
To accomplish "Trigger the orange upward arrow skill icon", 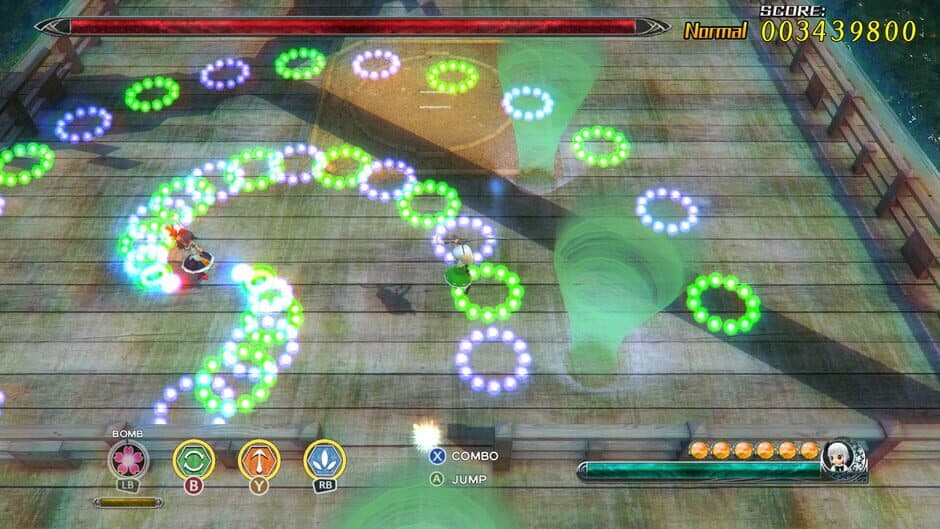I will tap(259, 459).
